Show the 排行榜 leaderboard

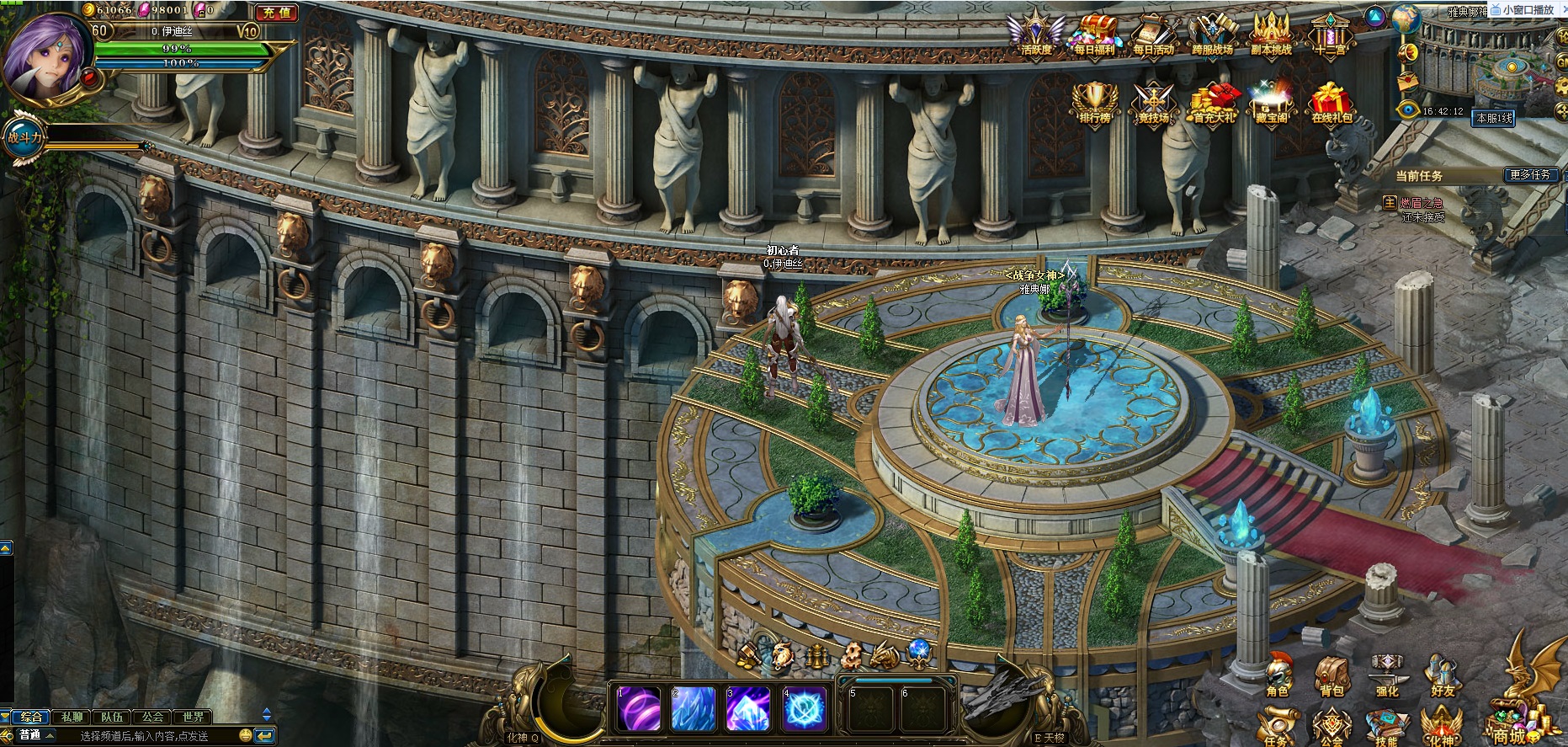(x=1094, y=103)
